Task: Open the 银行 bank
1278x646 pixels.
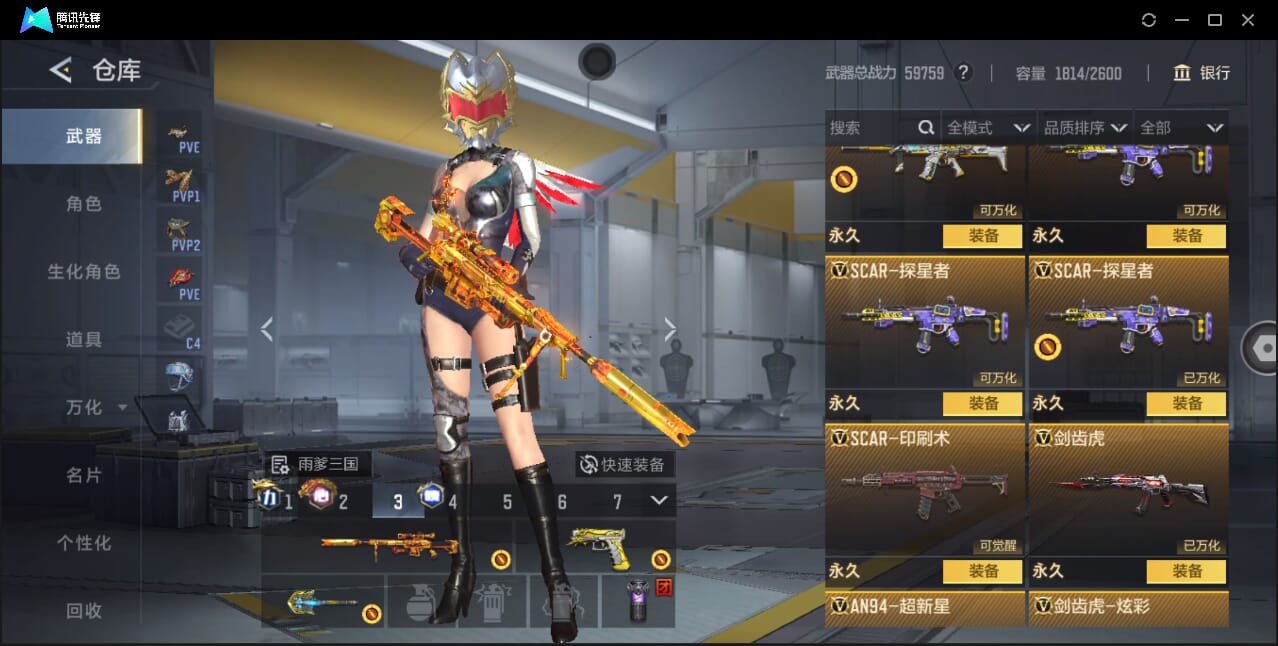Action: click(1201, 73)
